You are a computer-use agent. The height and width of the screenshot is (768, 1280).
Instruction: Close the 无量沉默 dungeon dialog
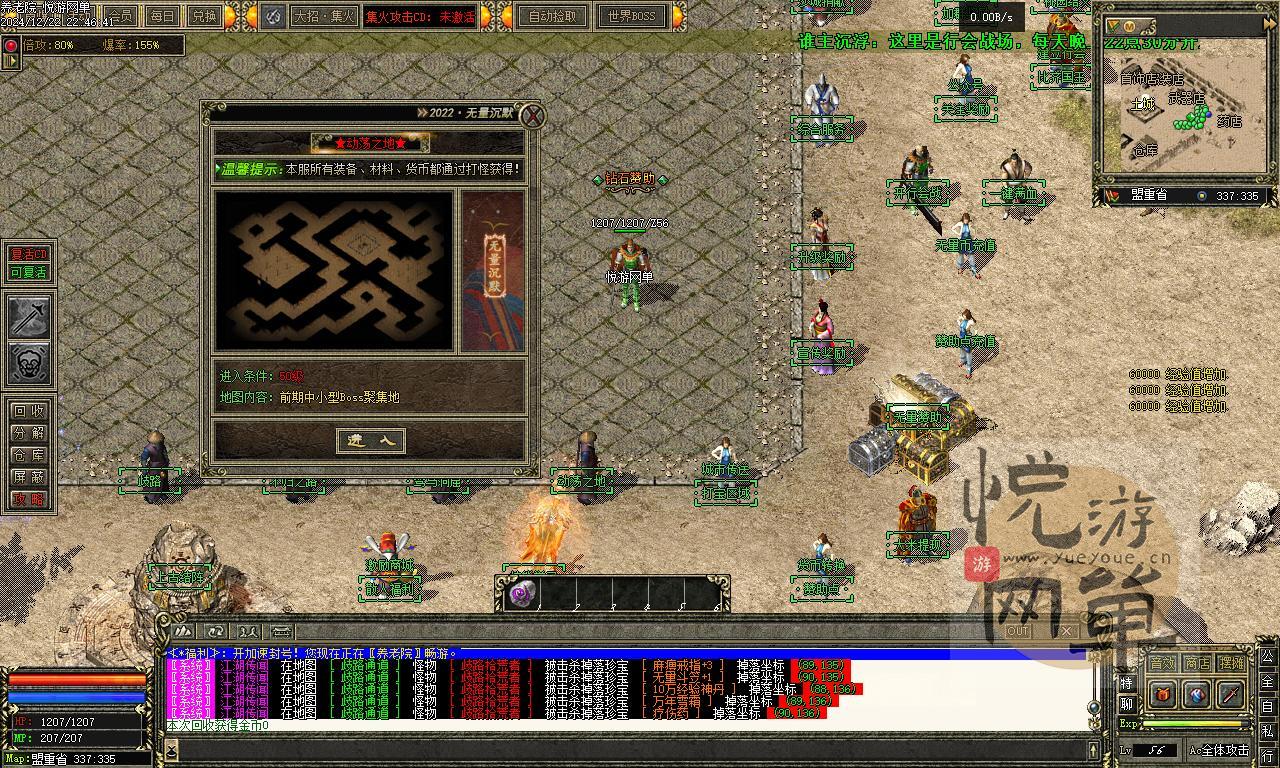(533, 116)
